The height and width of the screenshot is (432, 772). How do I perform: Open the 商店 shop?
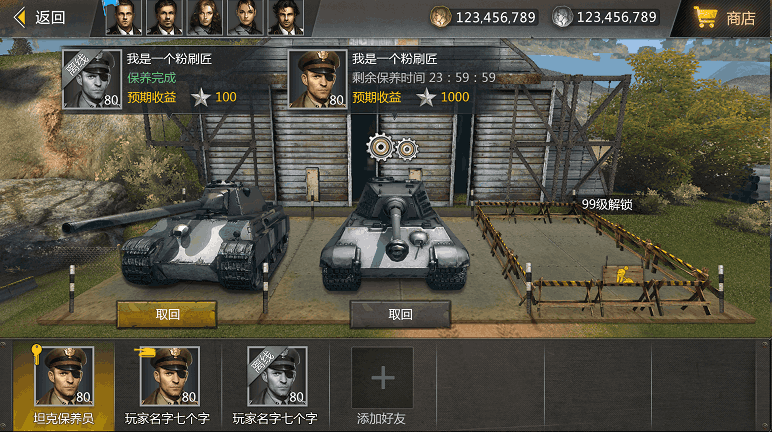(726, 18)
